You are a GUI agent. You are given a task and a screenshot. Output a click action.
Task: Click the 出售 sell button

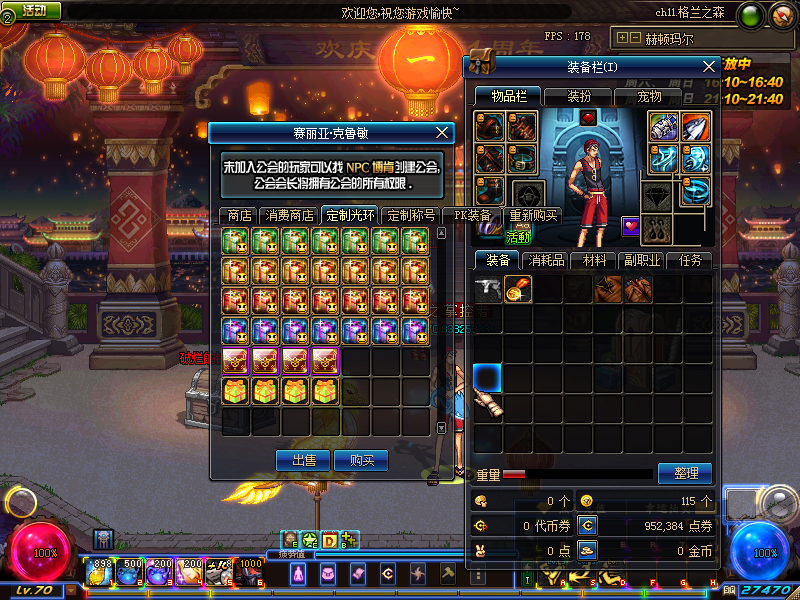[x=303, y=460]
